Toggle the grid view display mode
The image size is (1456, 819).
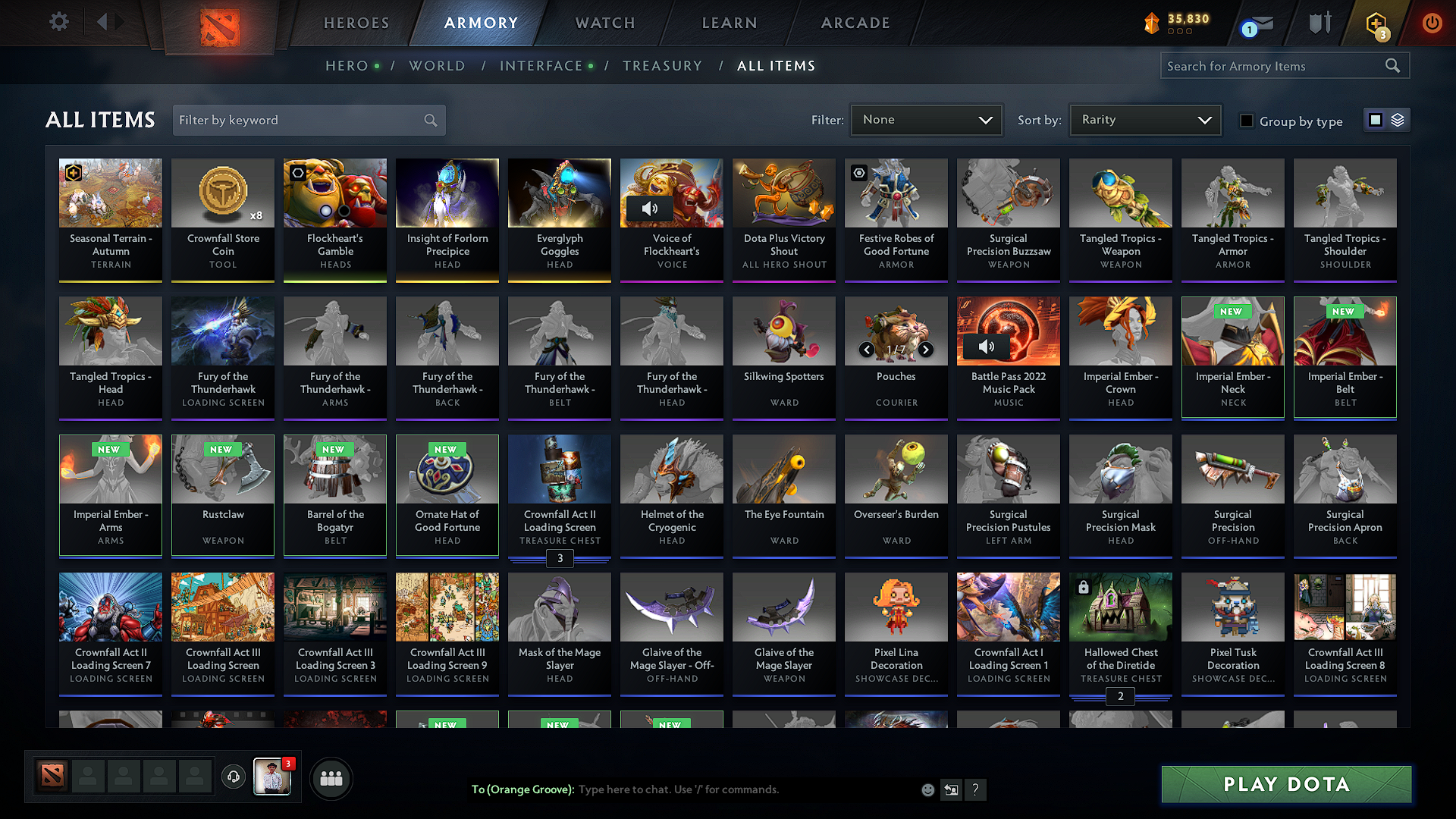click(x=1375, y=119)
